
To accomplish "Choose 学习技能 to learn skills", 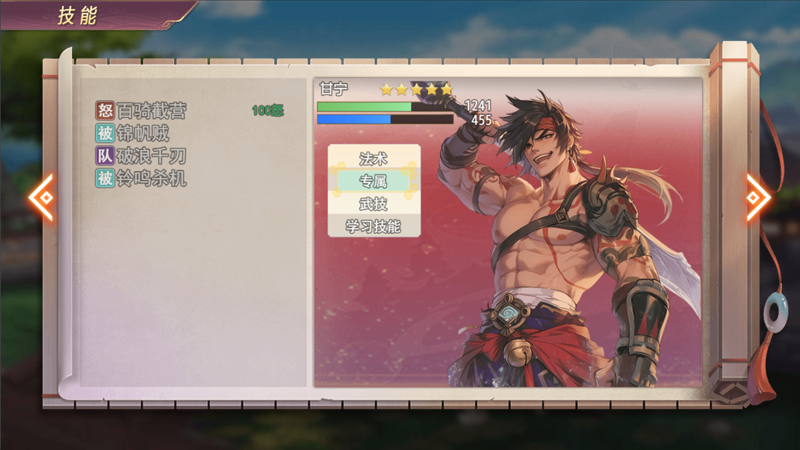I will pos(373,226).
